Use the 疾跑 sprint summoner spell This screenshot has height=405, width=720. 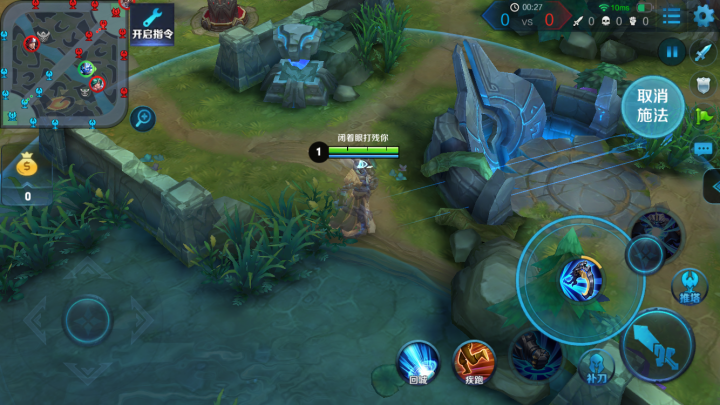coord(473,361)
